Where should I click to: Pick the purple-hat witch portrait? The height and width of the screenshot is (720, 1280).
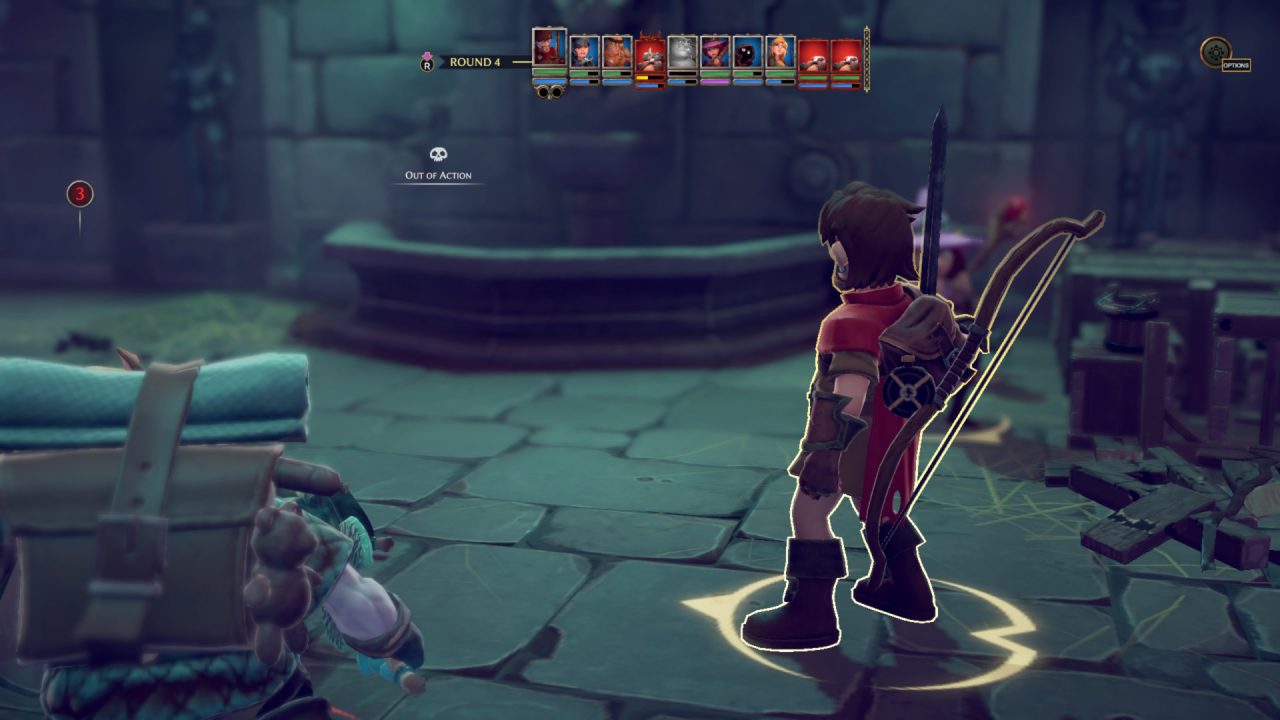[x=715, y=52]
